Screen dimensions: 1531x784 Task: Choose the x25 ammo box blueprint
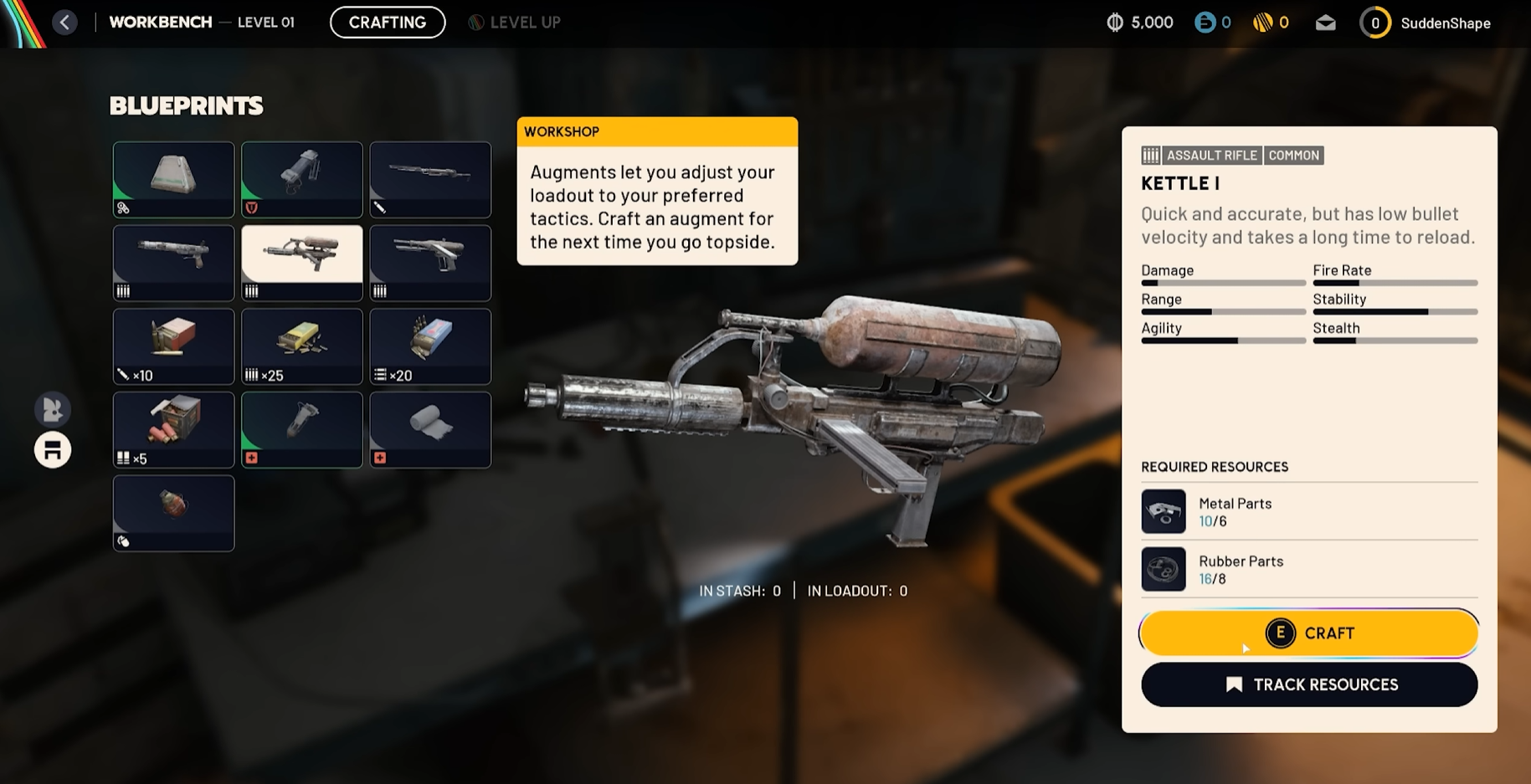tap(301, 346)
